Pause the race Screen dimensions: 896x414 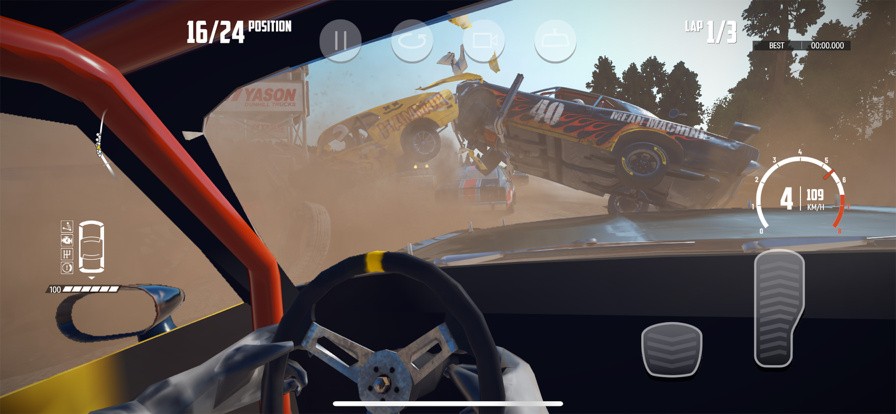tap(340, 40)
